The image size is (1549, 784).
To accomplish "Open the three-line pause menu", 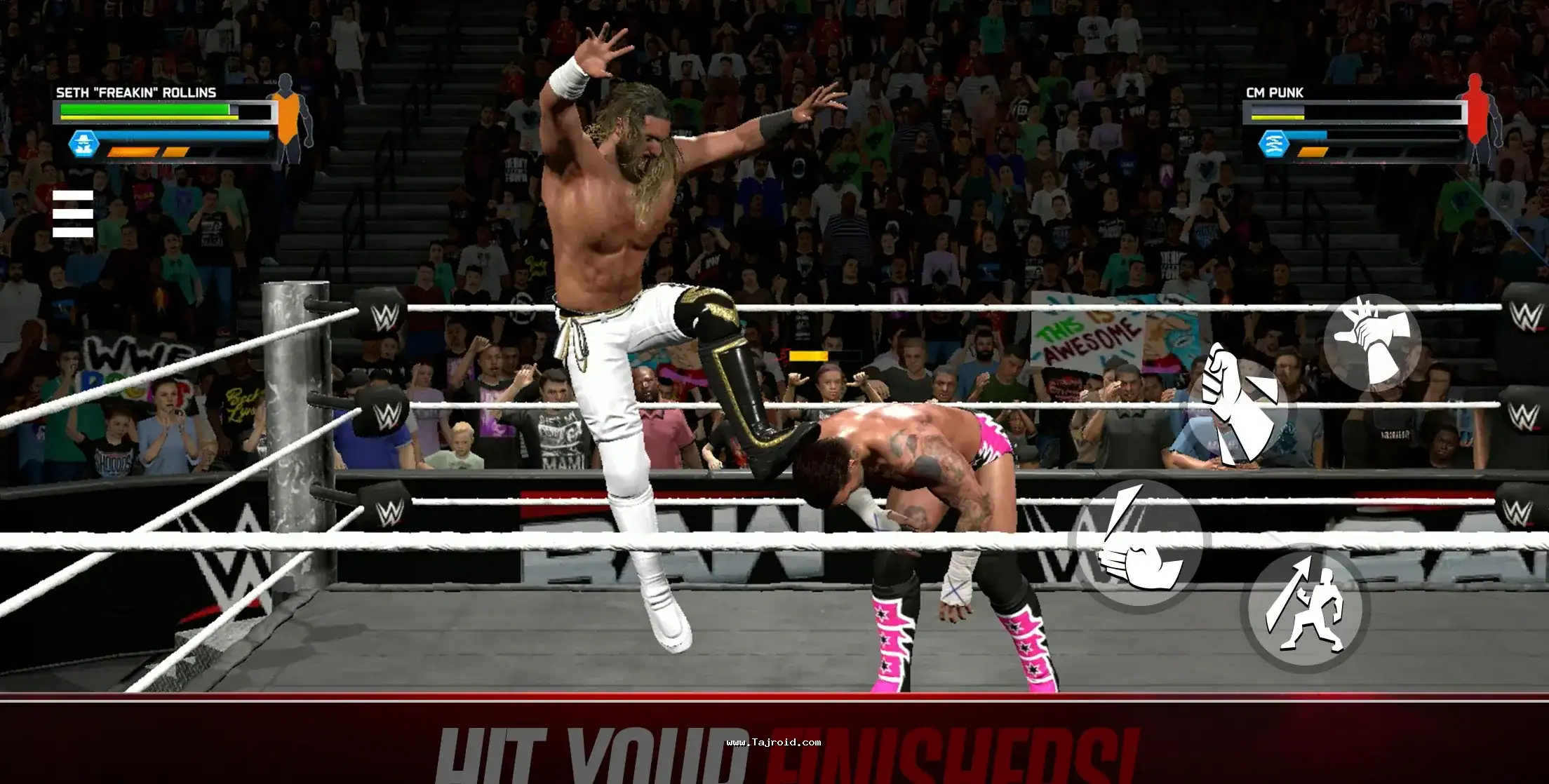I will point(73,213).
